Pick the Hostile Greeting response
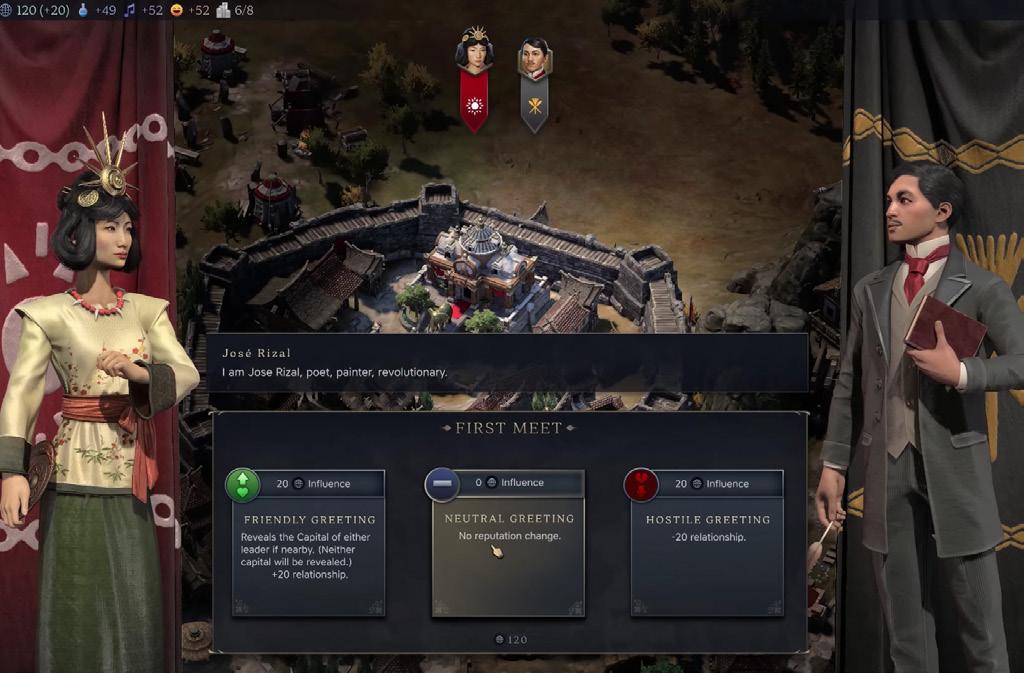Image resolution: width=1024 pixels, height=673 pixels. click(x=707, y=543)
